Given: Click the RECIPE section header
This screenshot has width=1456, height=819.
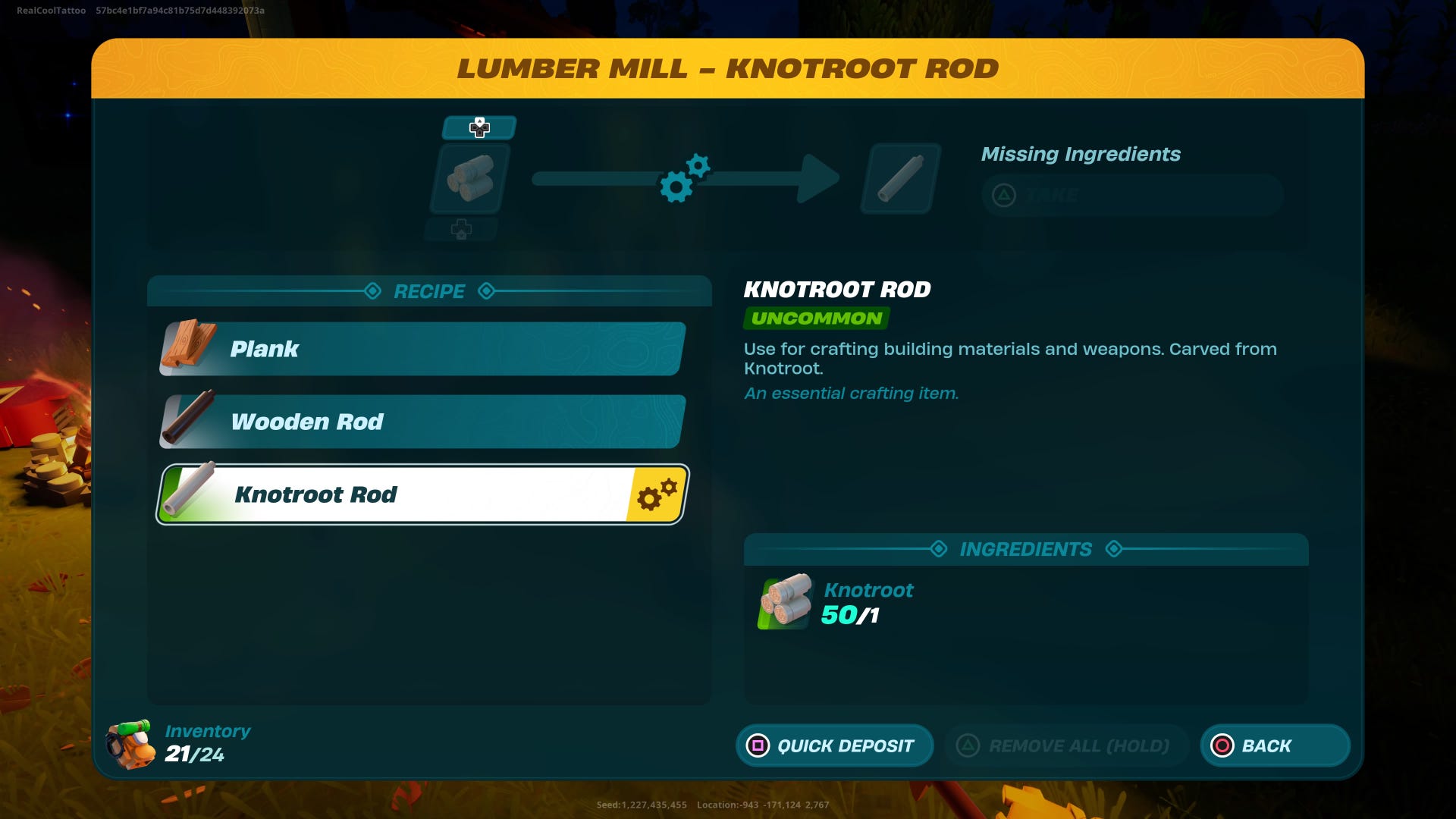Looking at the screenshot, I should pos(428,291).
